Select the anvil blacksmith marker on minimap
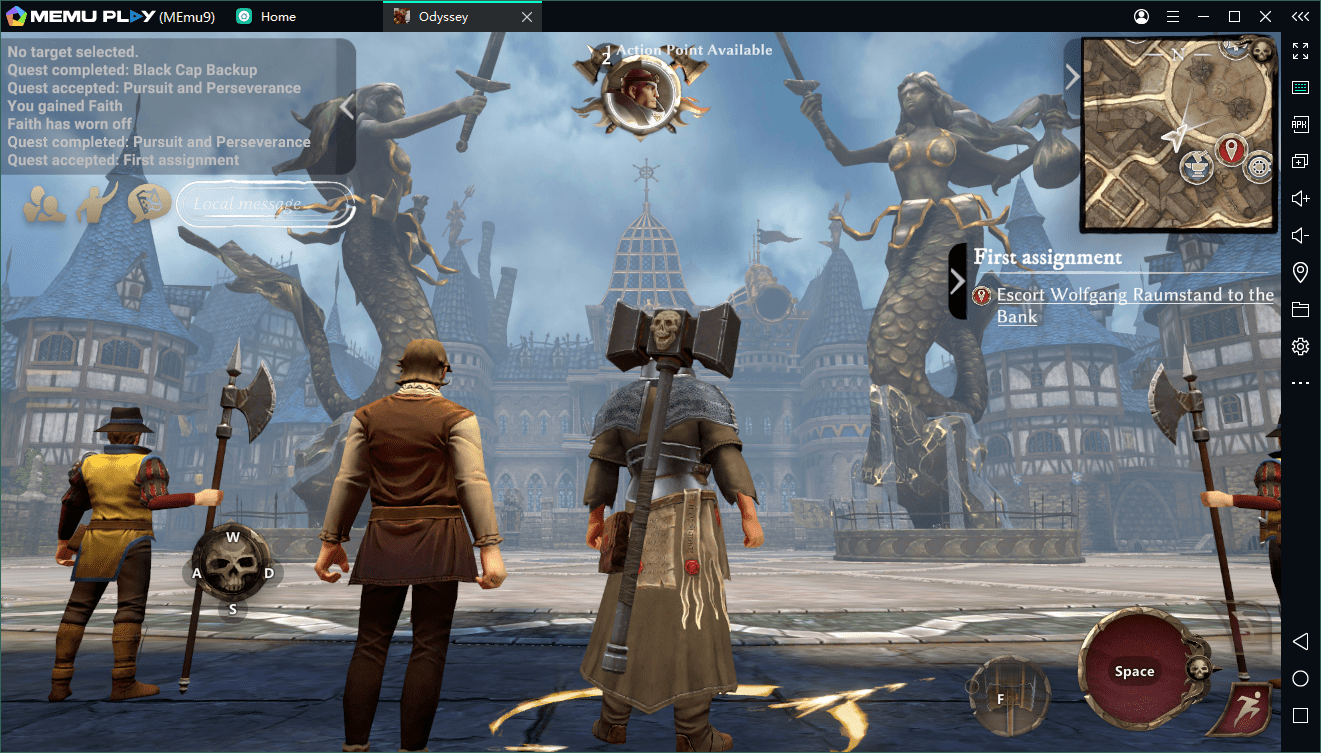 (x=1195, y=165)
